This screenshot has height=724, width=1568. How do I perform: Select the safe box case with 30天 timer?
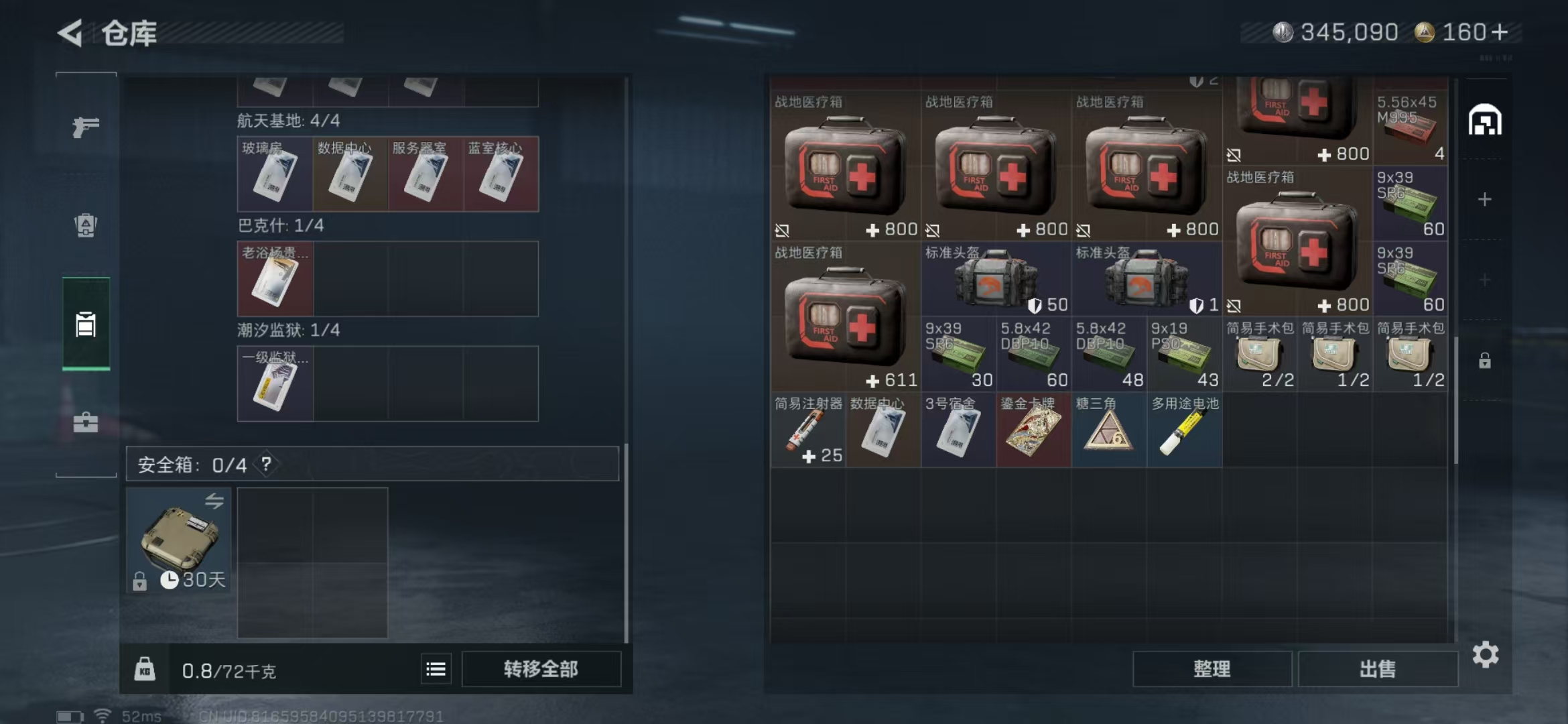[178, 540]
